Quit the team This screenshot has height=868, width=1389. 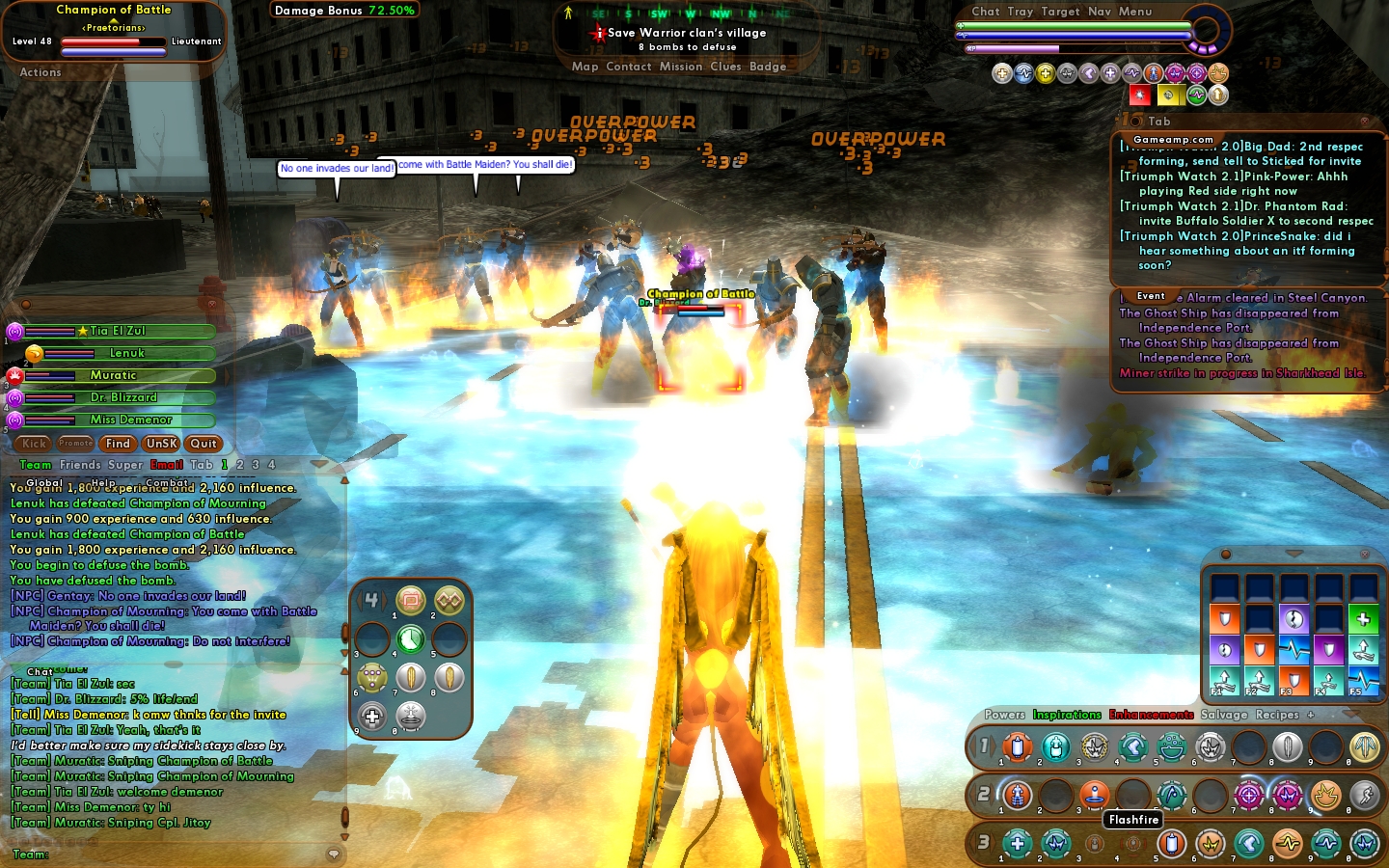click(204, 444)
